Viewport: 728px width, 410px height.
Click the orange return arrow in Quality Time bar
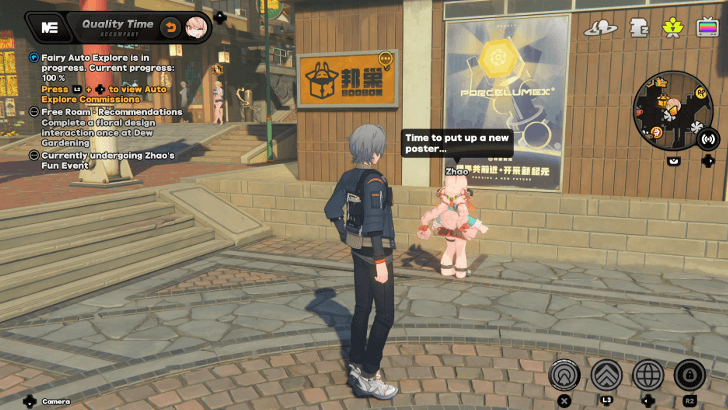(171, 24)
